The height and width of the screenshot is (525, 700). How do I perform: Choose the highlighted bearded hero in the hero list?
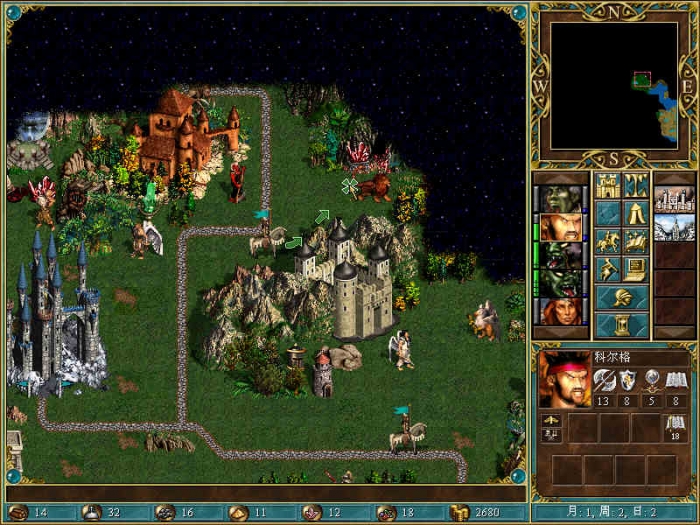(x=562, y=227)
